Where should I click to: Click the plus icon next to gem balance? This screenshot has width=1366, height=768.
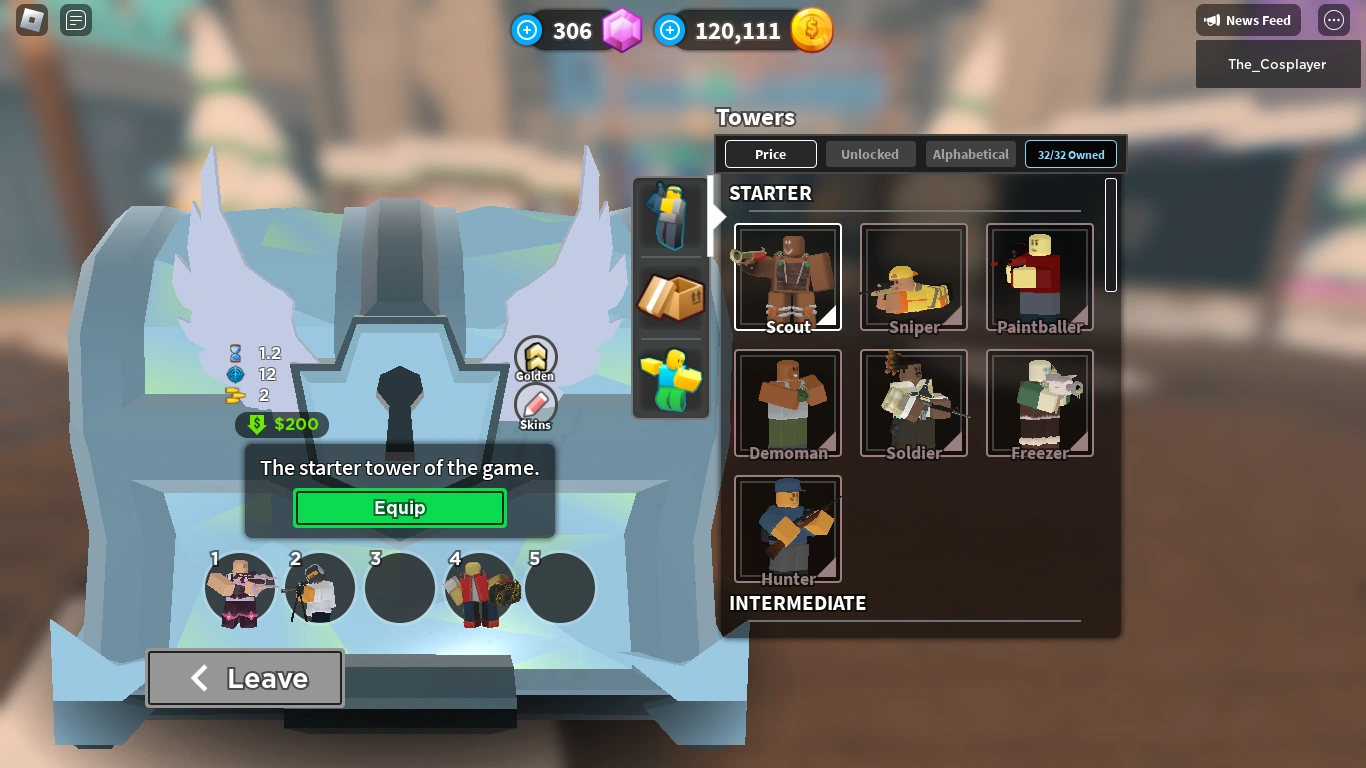tap(527, 30)
